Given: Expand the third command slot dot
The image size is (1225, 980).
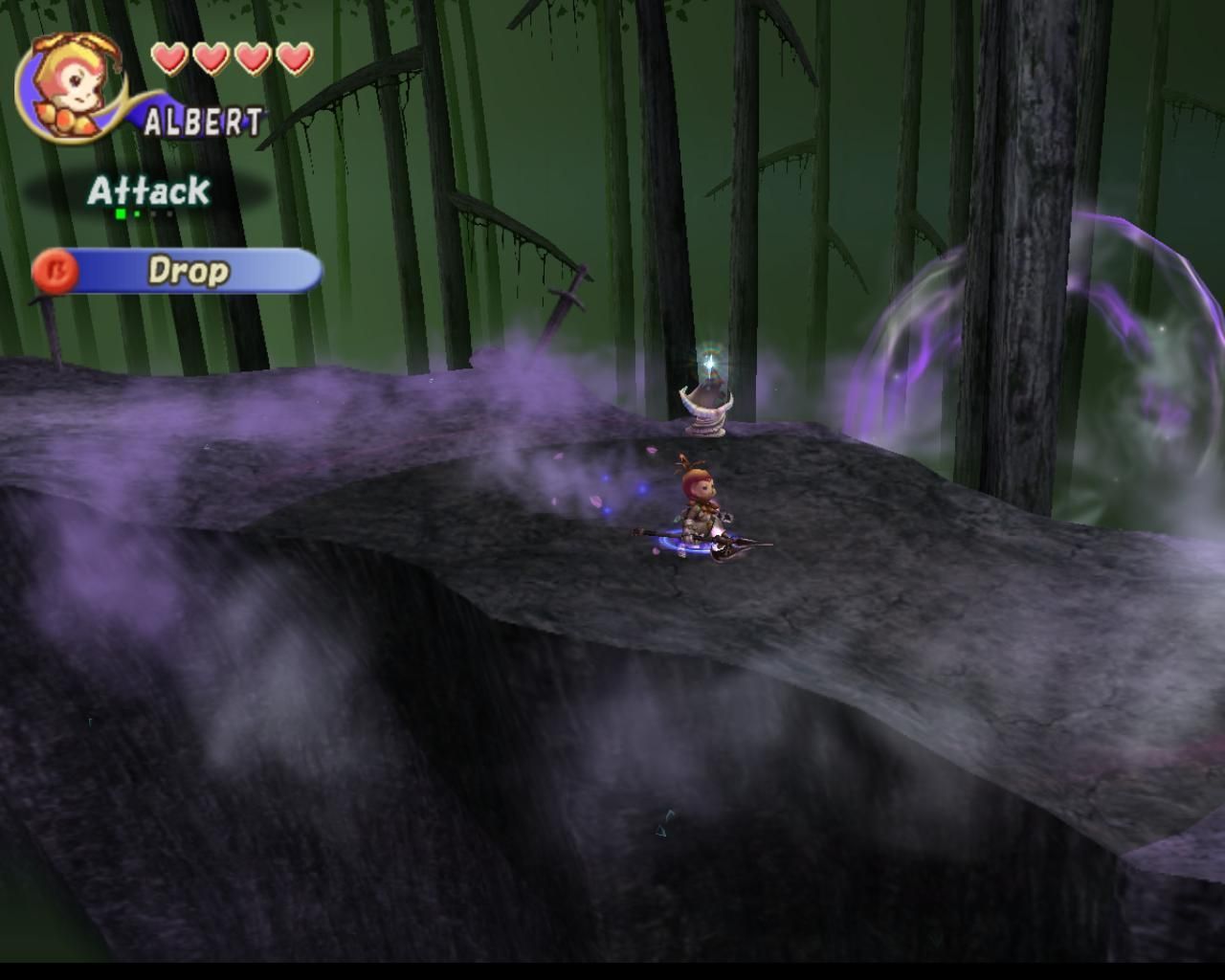Looking at the screenshot, I should [154, 213].
